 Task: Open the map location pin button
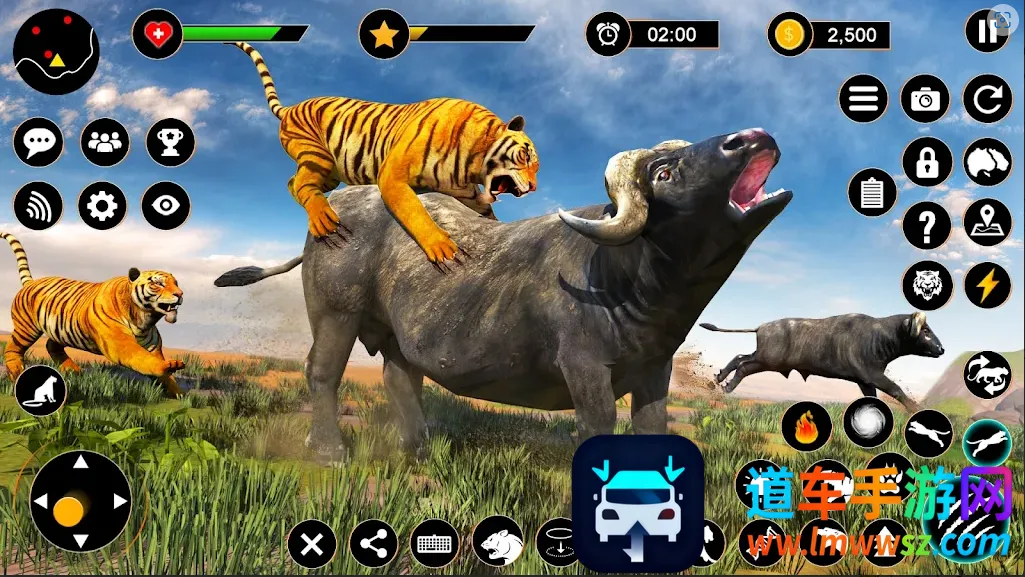[x=987, y=222]
